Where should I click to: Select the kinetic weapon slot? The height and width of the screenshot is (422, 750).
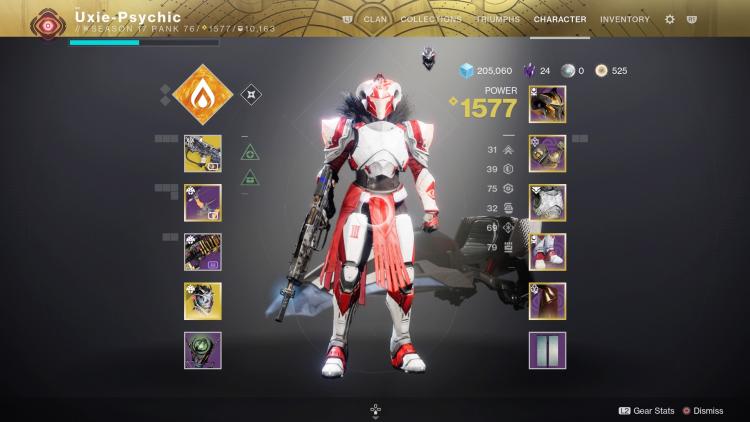(x=202, y=154)
